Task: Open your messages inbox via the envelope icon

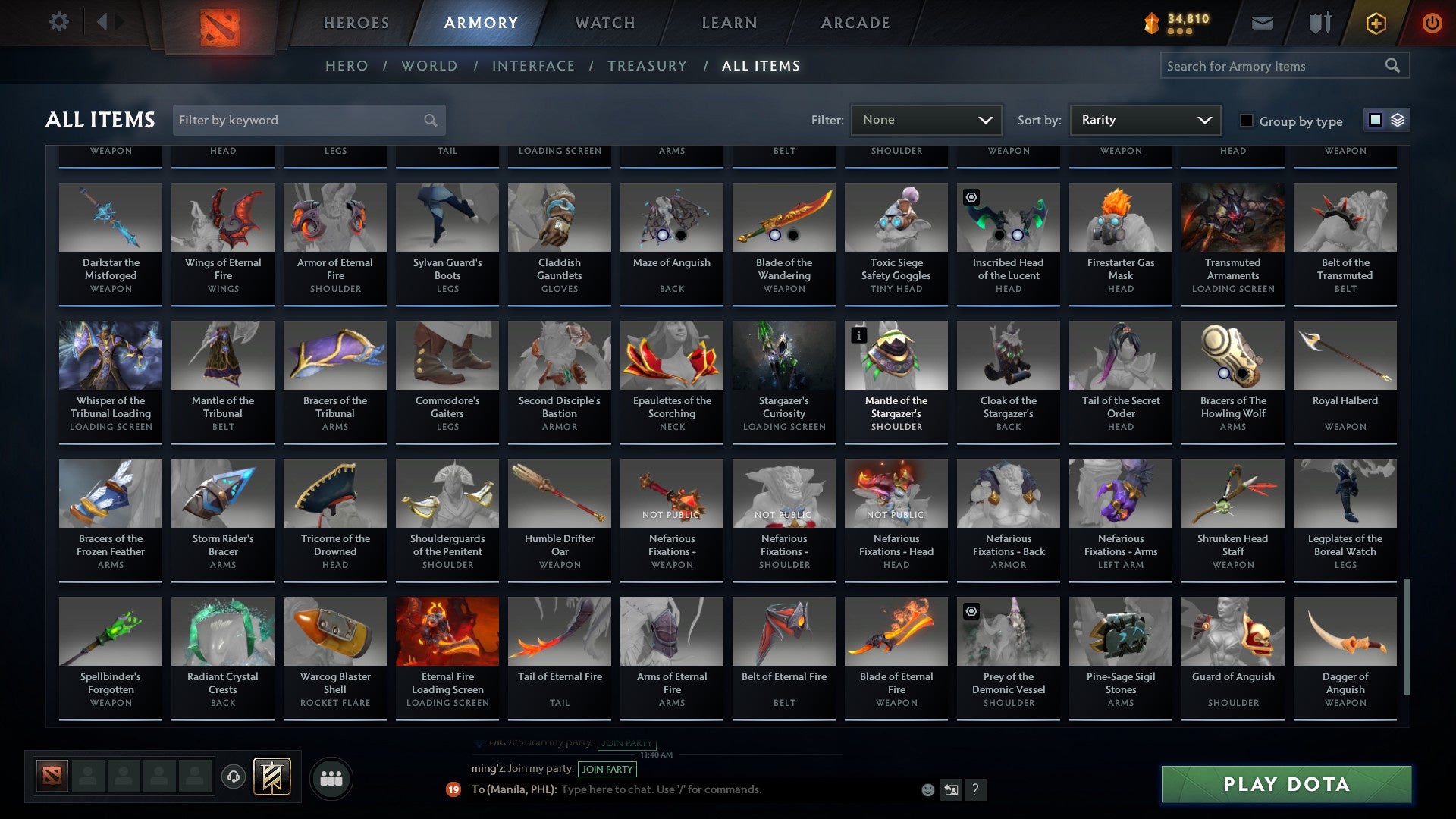Action: (x=1263, y=23)
